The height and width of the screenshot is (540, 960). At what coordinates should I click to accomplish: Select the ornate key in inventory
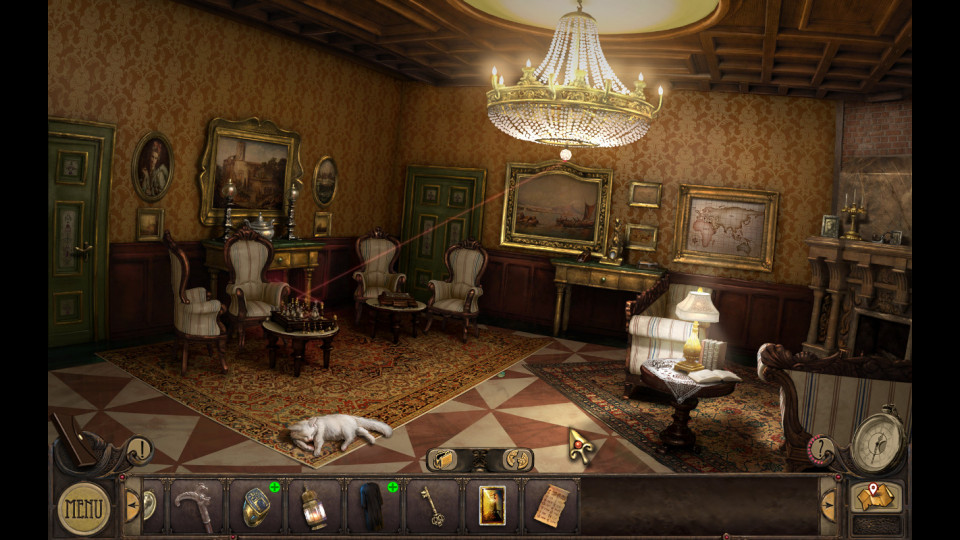432,506
